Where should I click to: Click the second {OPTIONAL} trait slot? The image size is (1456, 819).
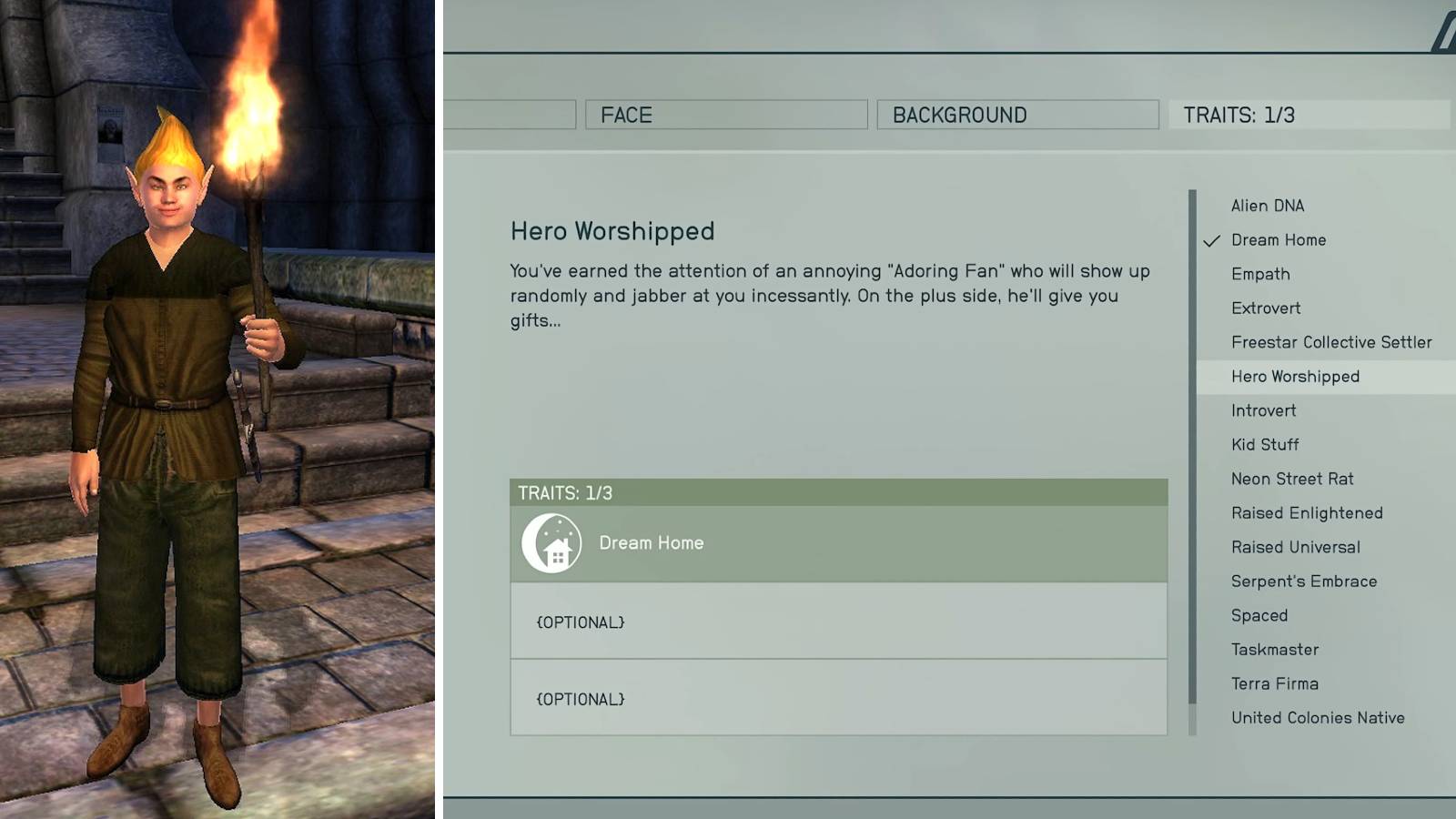click(839, 699)
